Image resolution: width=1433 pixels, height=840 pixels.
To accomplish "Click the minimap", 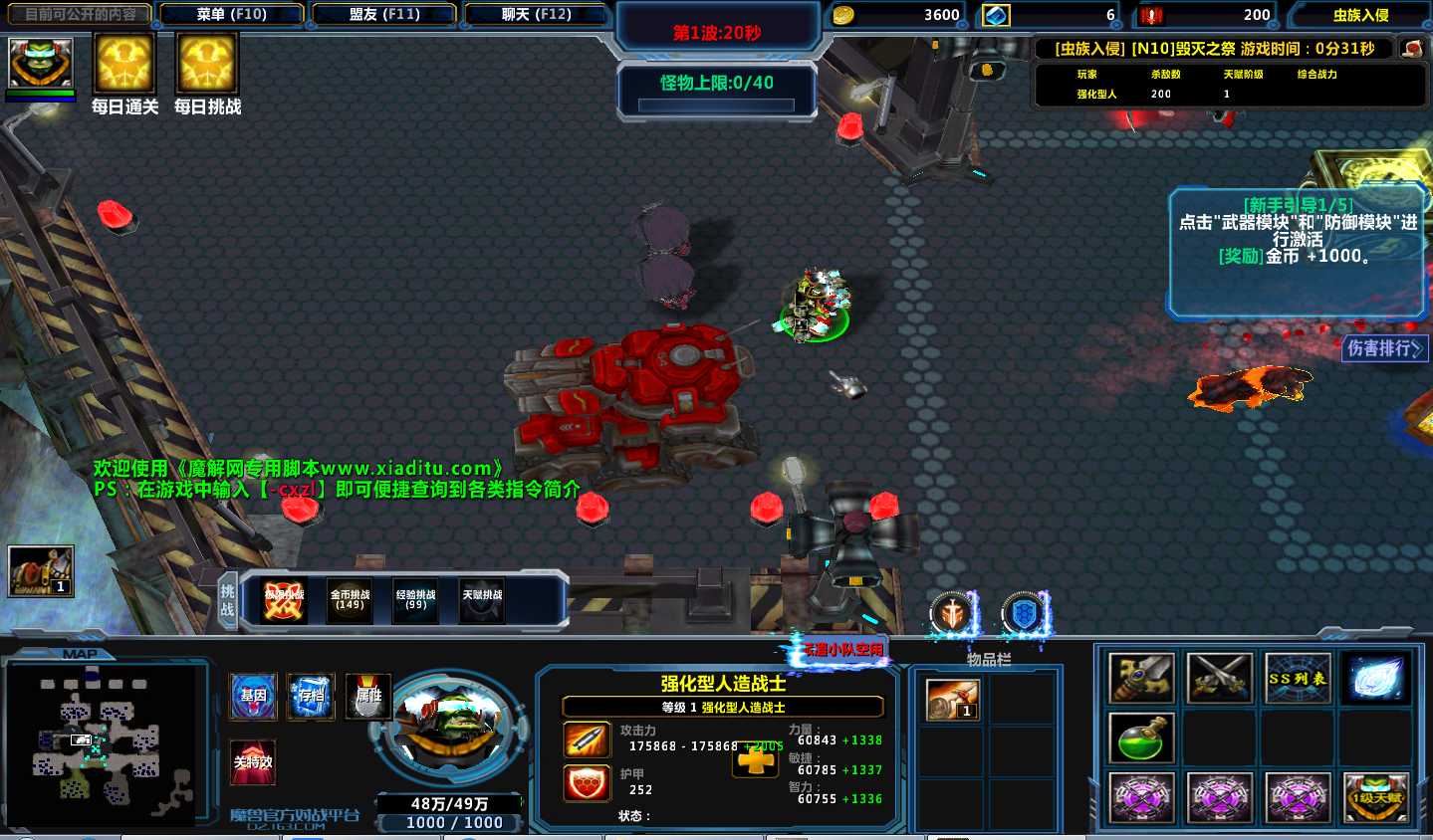I will point(100,740).
